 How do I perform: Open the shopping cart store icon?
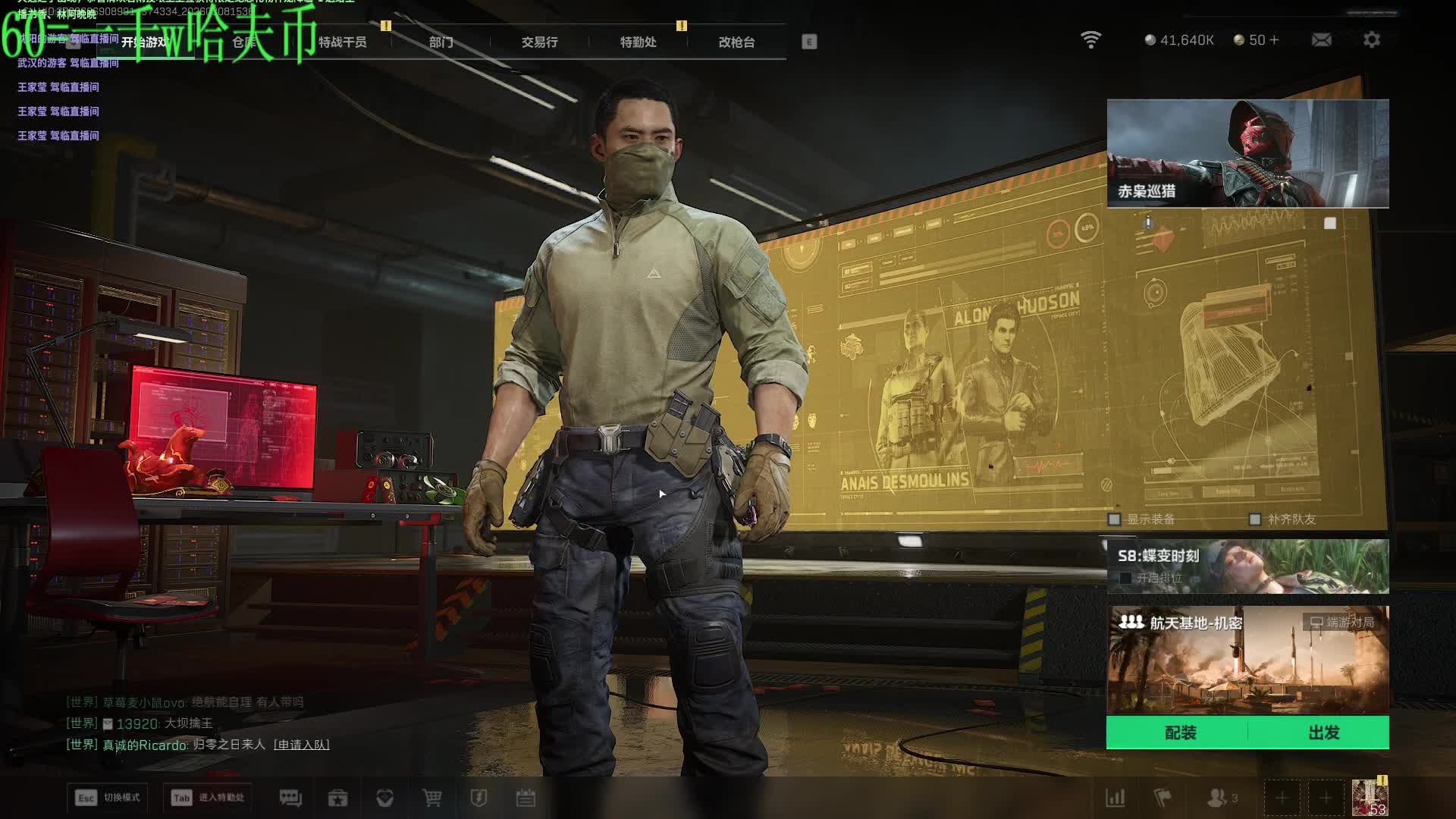pyautogui.click(x=431, y=798)
